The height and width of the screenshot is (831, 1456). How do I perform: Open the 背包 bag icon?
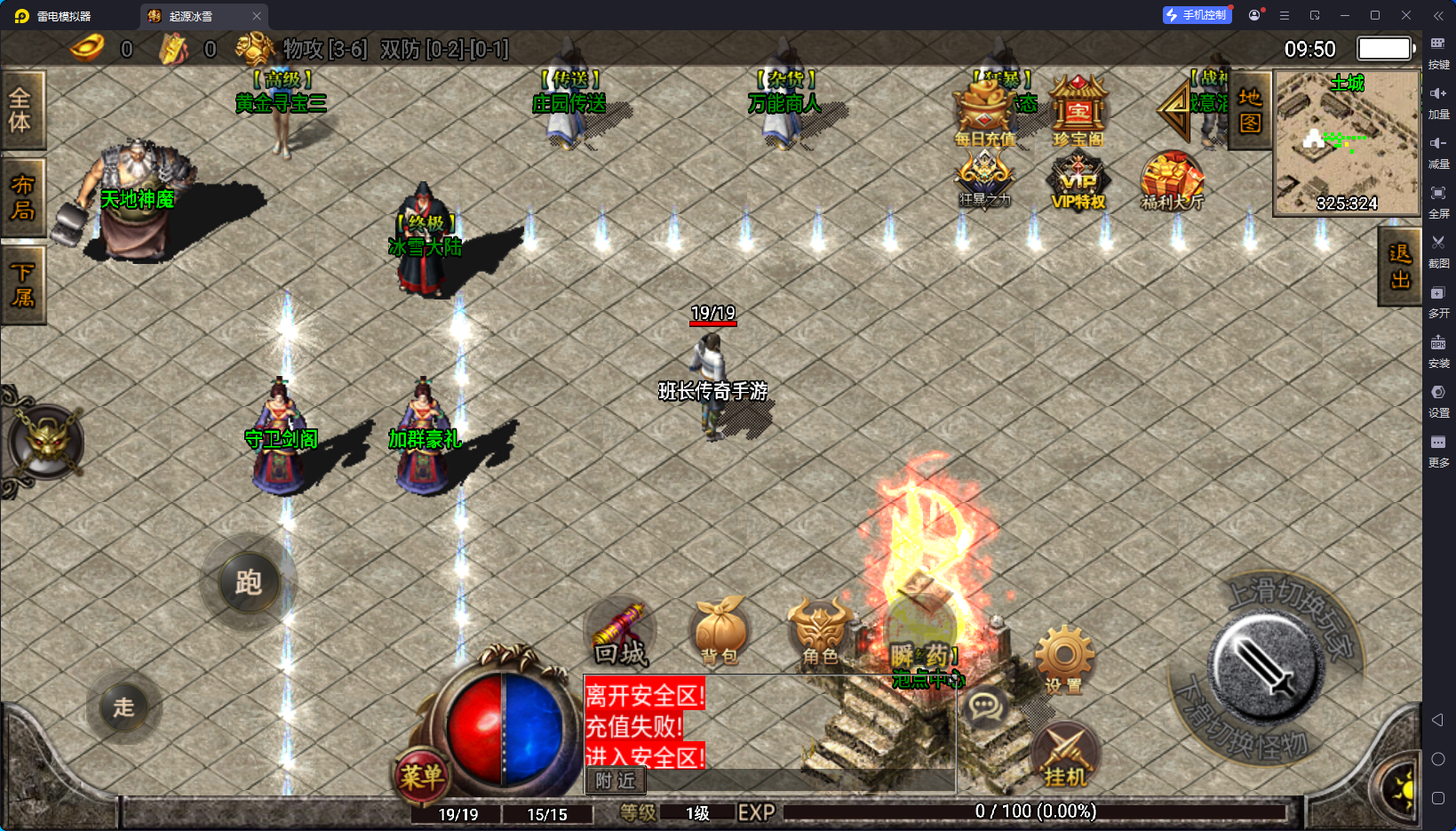click(x=720, y=630)
